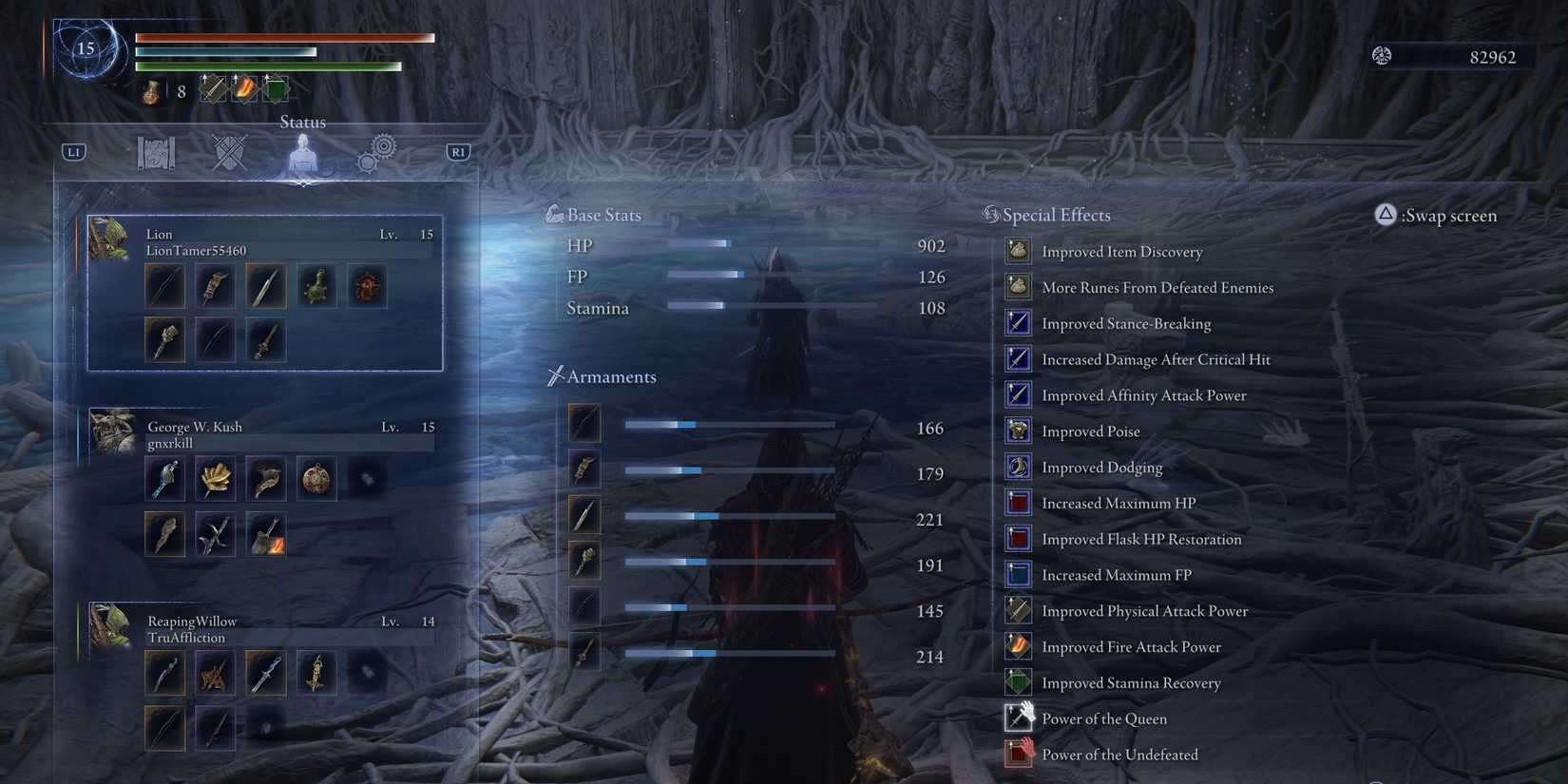This screenshot has width=1568, height=784.
Task: Expand the Armaments section header
Action: point(611,376)
